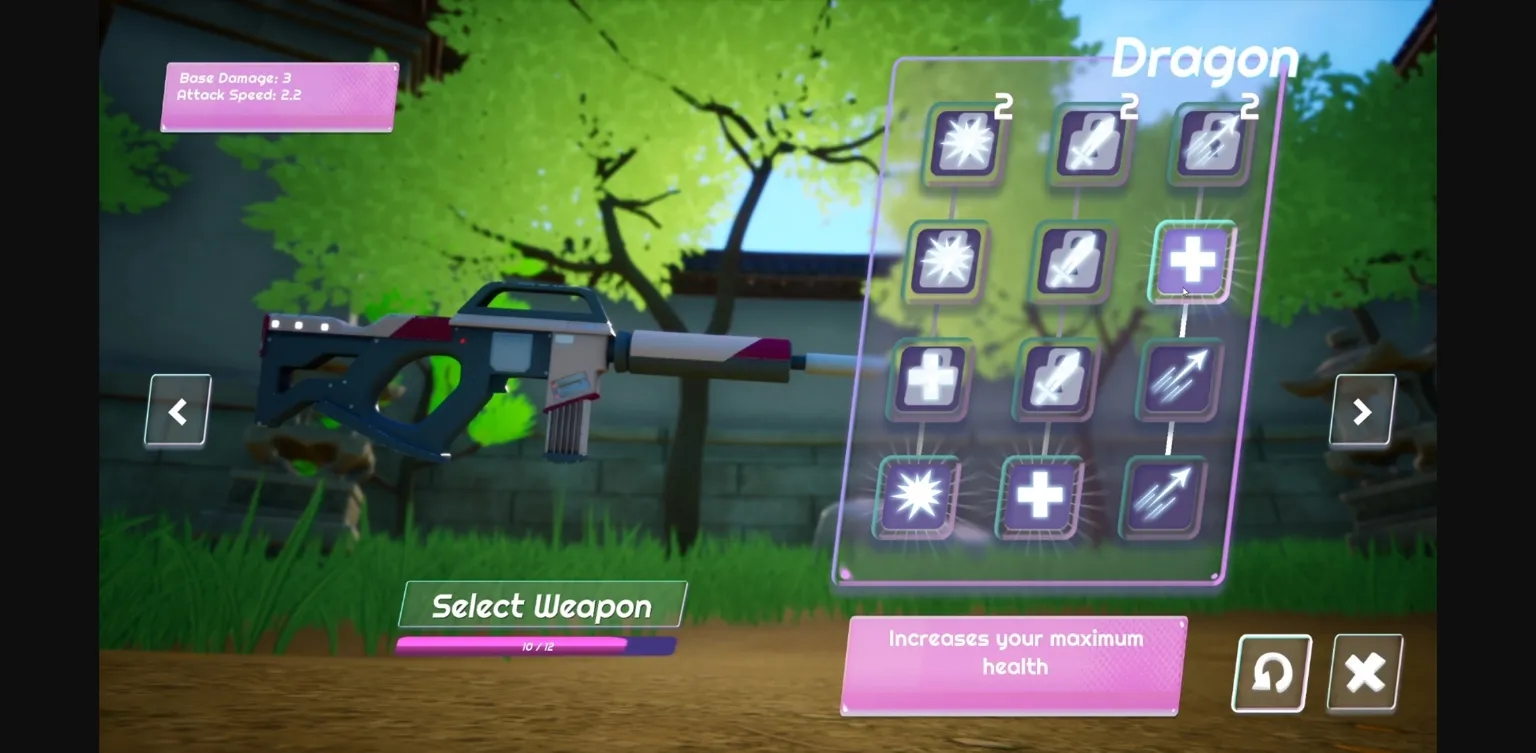Select the unlocked starburst damage upgrade at bottom left

916,495
